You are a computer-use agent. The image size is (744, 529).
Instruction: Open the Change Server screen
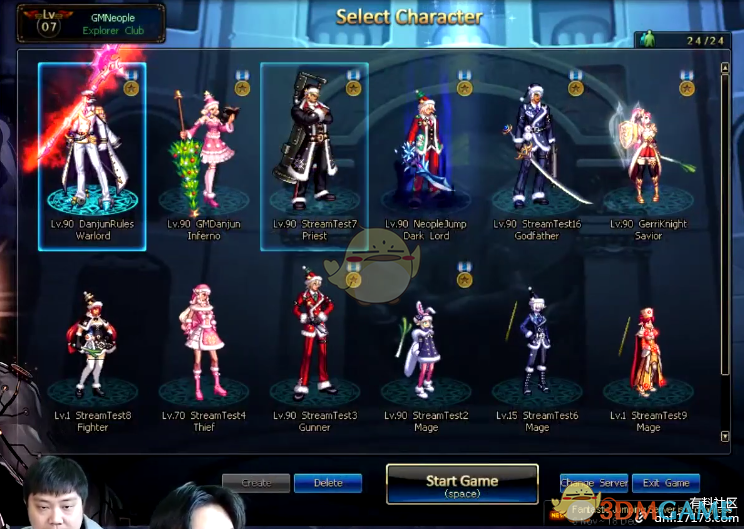click(x=593, y=483)
